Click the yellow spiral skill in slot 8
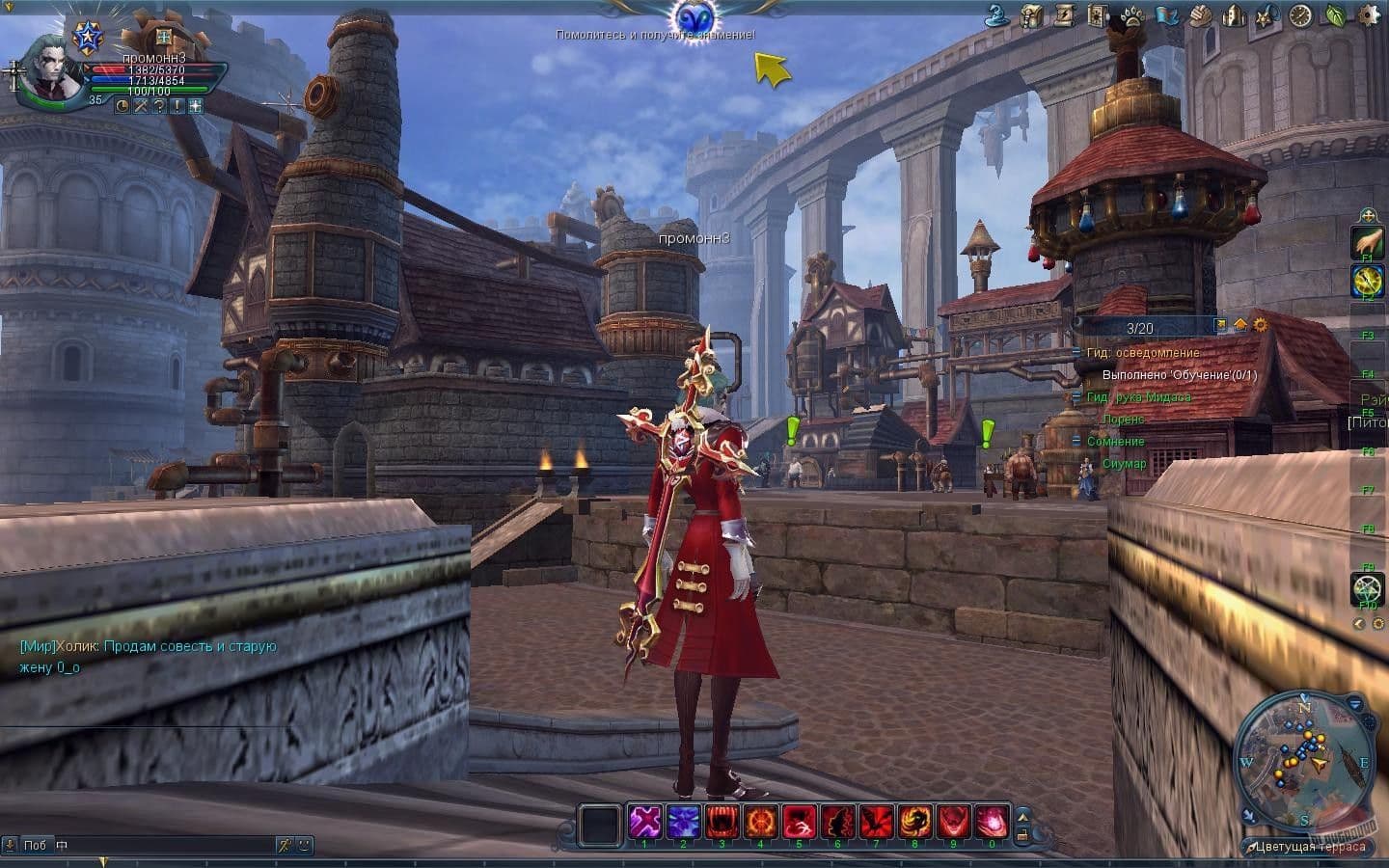Image resolution: width=1389 pixels, height=868 pixels. [x=914, y=823]
